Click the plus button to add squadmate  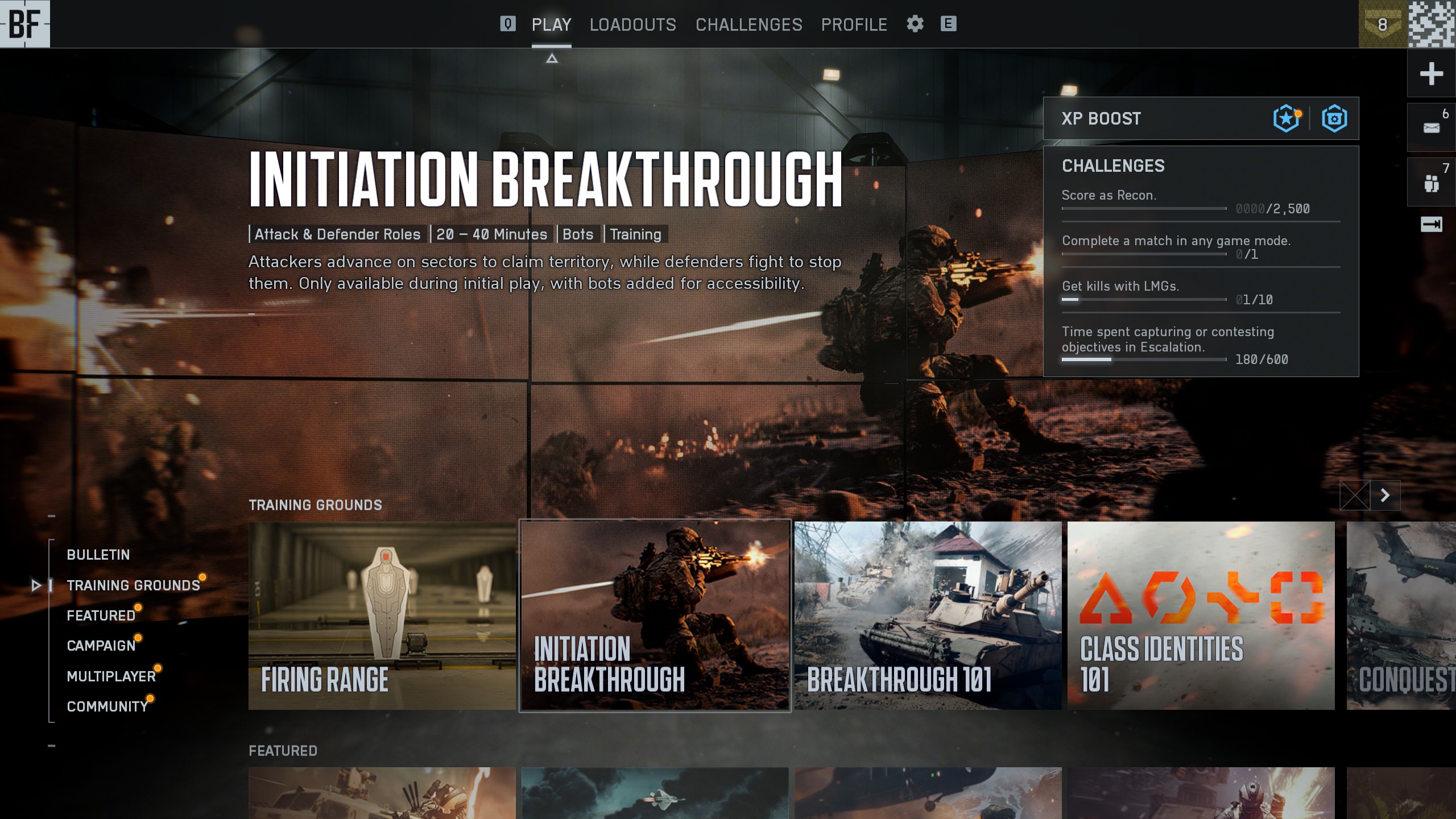1431,73
